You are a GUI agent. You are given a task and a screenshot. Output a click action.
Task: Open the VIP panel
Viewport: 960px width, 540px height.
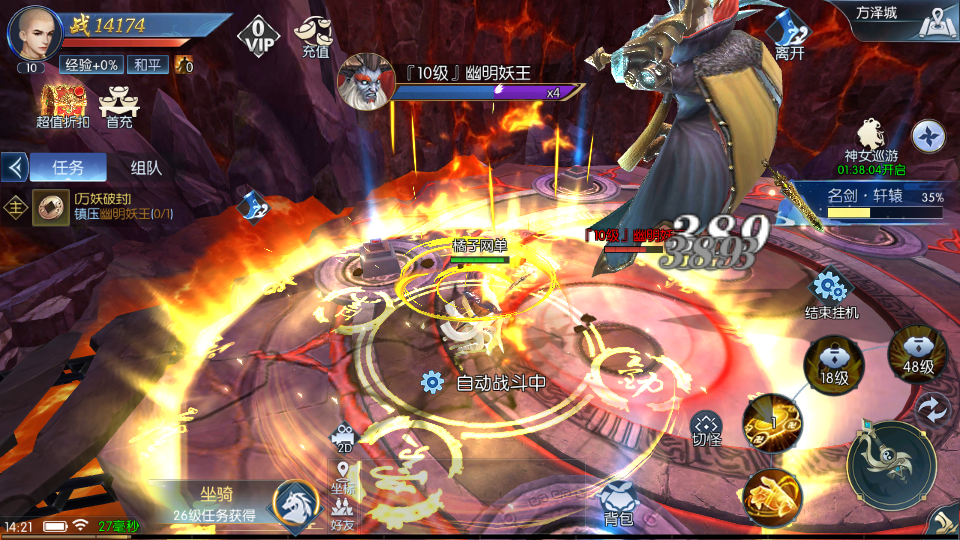point(258,36)
